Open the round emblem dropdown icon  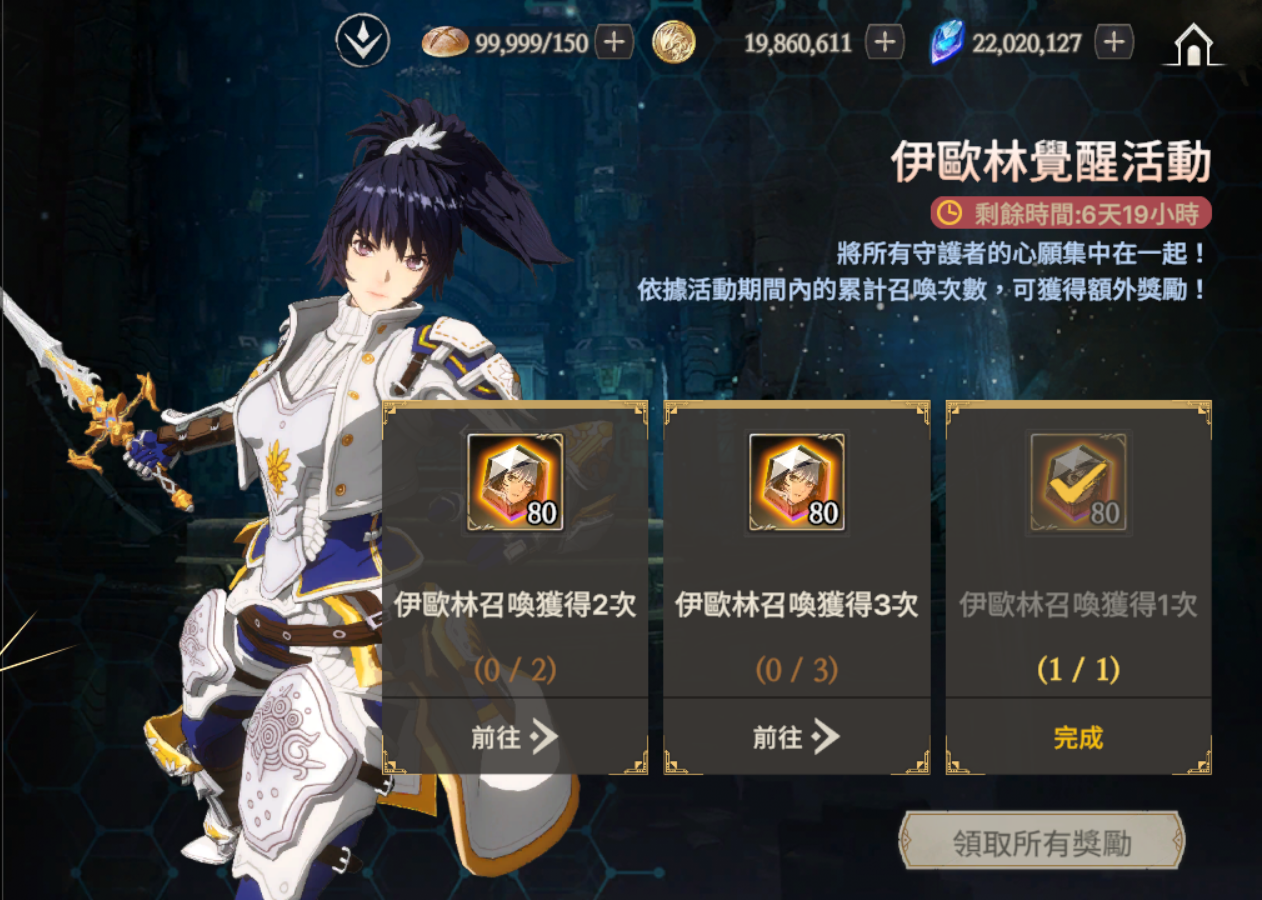pyautogui.click(x=362, y=42)
